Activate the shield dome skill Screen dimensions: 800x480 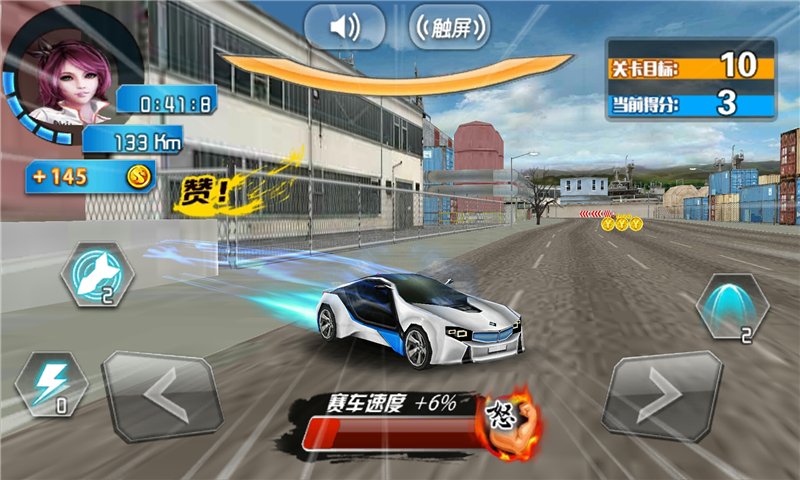[732, 304]
